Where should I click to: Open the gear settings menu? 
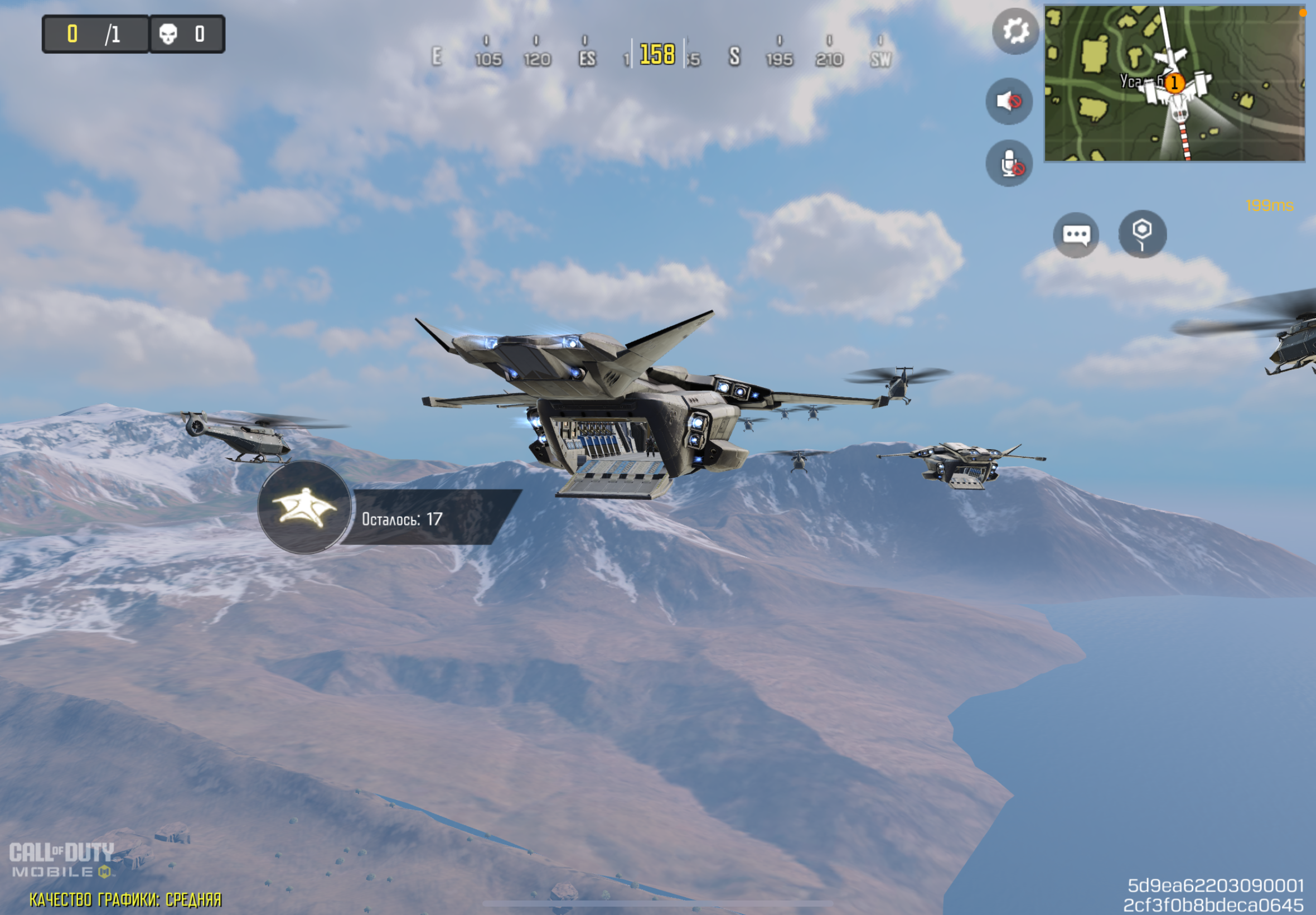[x=1015, y=31]
